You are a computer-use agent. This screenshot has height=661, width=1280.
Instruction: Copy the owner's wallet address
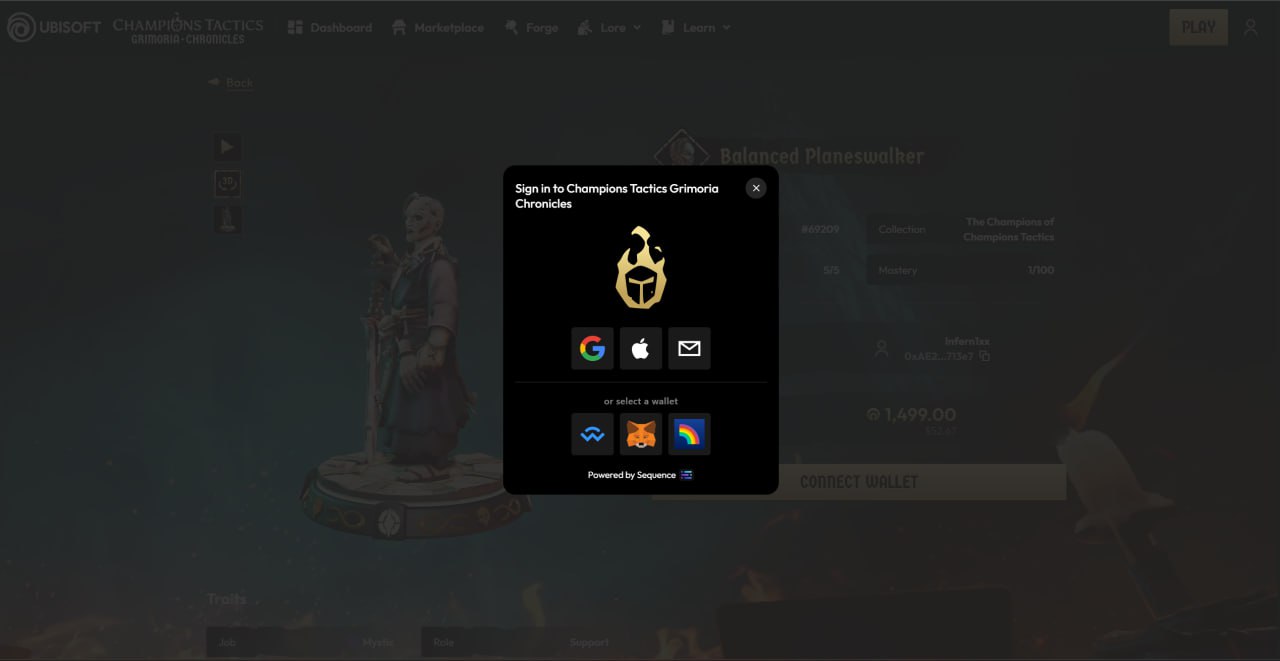pyautogui.click(x=985, y=356)
